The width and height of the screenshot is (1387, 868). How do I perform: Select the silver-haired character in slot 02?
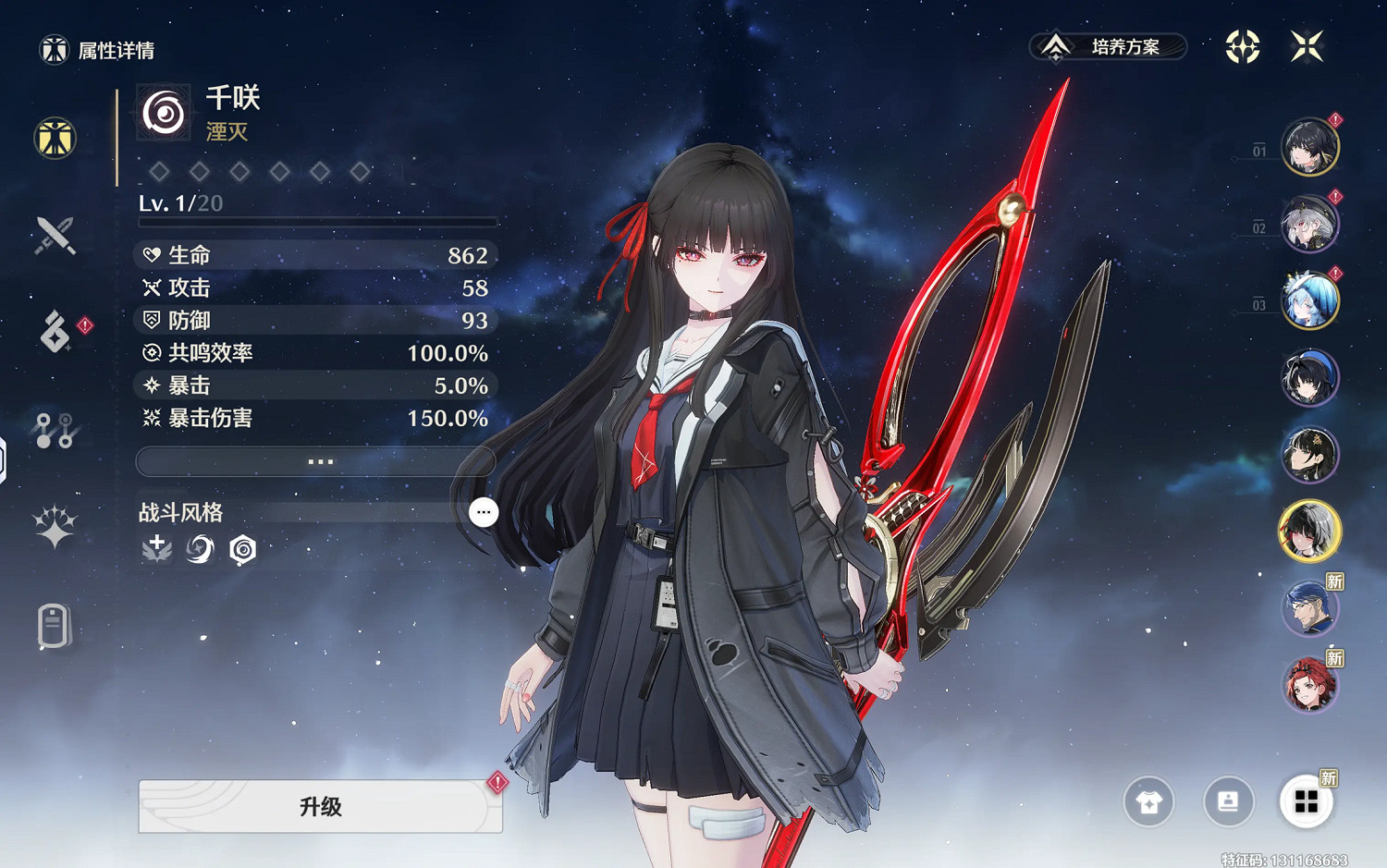click(1309, 224)
